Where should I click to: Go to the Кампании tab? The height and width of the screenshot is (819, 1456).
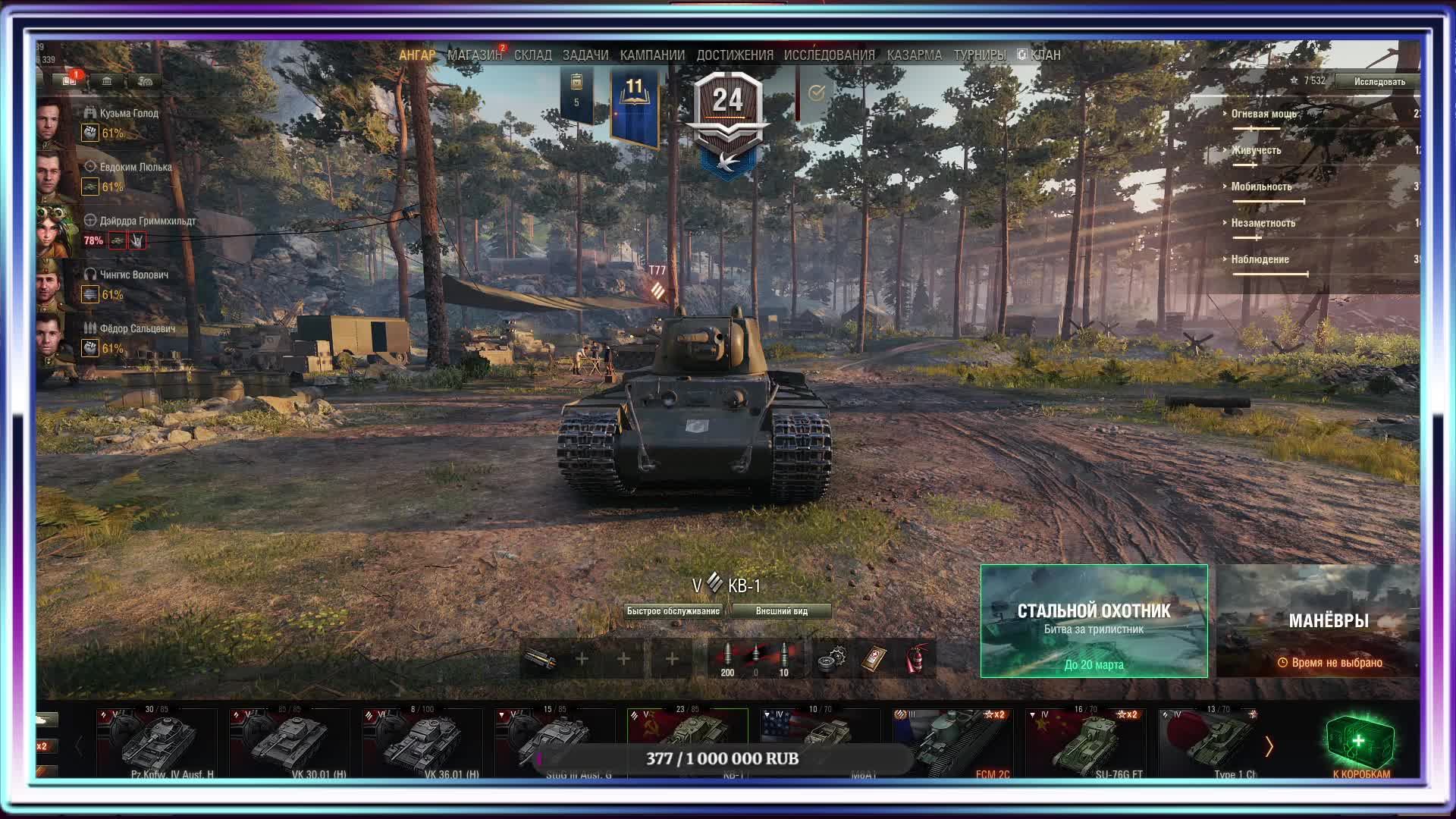[651, 55]
